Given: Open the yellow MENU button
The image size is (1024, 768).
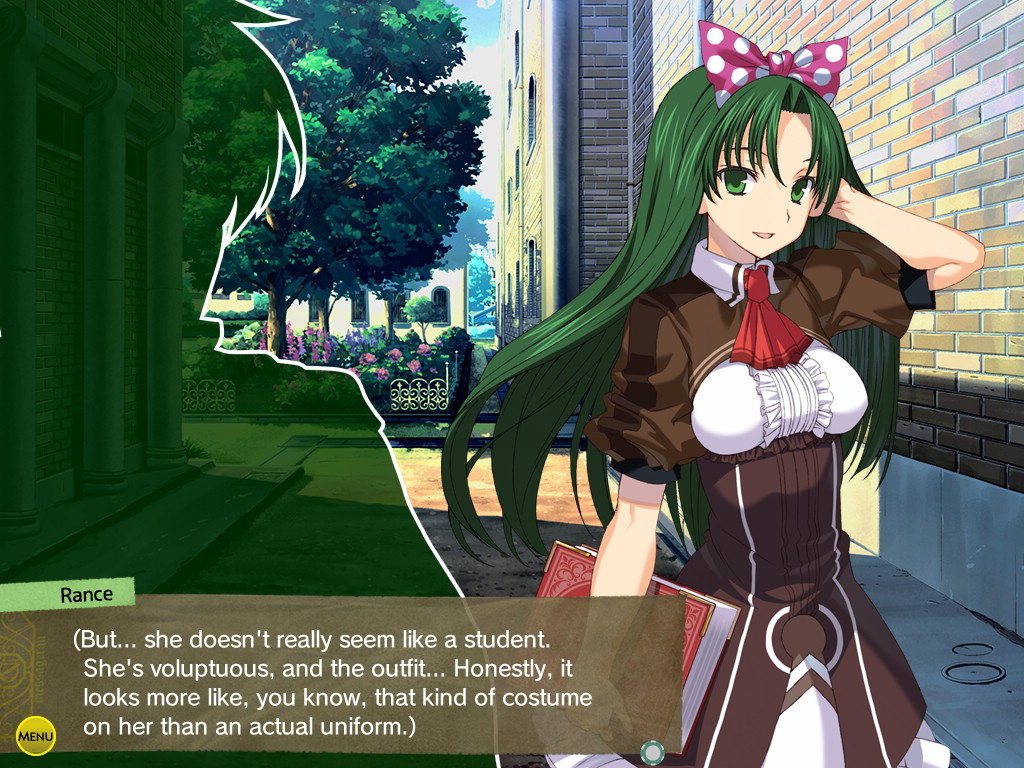Looking at the screenshot, I should [x=36, y=737].
